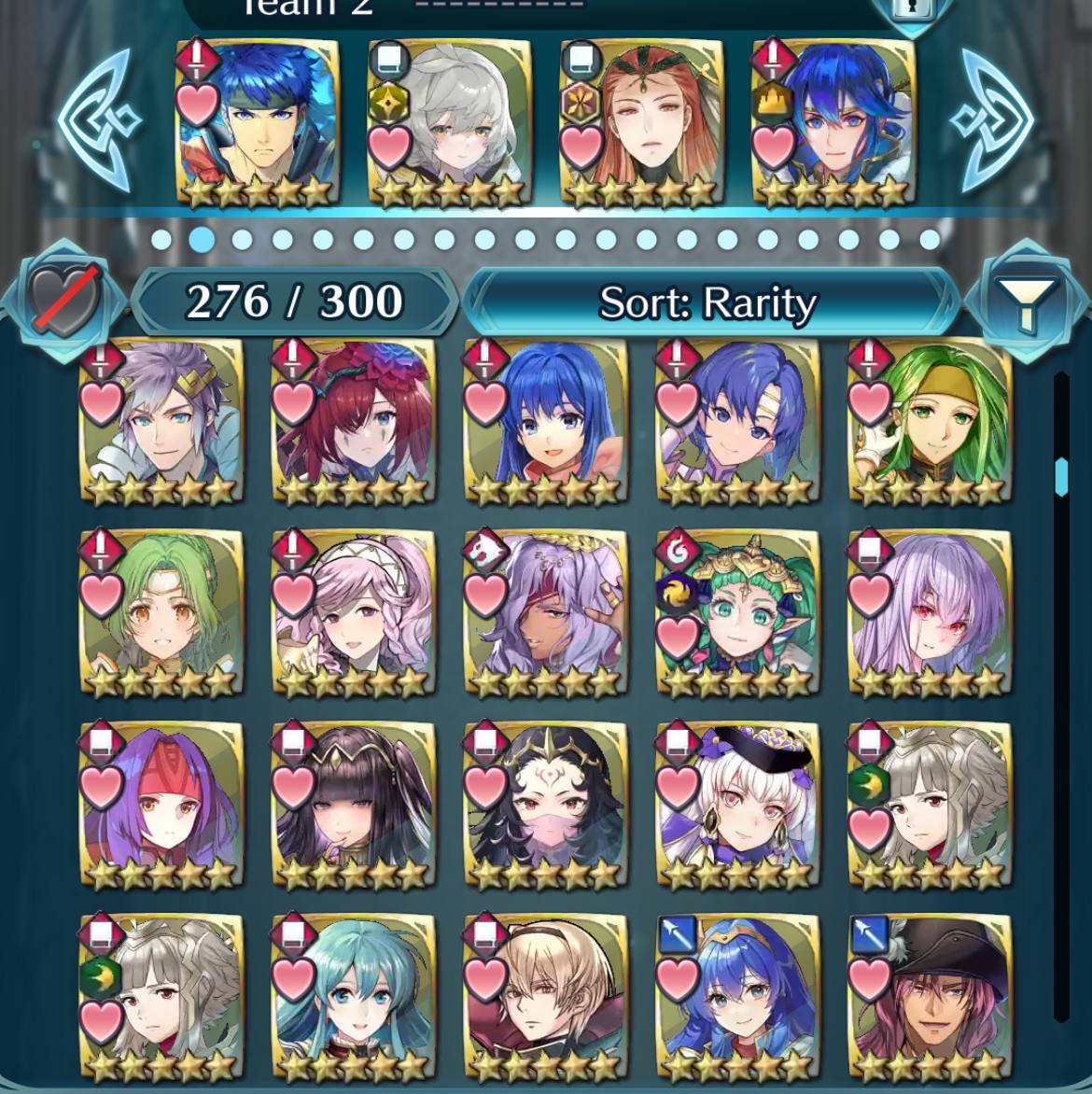Choose the dark-skinned beast hero with lavender hair
The width and height of the screenshot is (1092, 1094).
coord(545,614)
